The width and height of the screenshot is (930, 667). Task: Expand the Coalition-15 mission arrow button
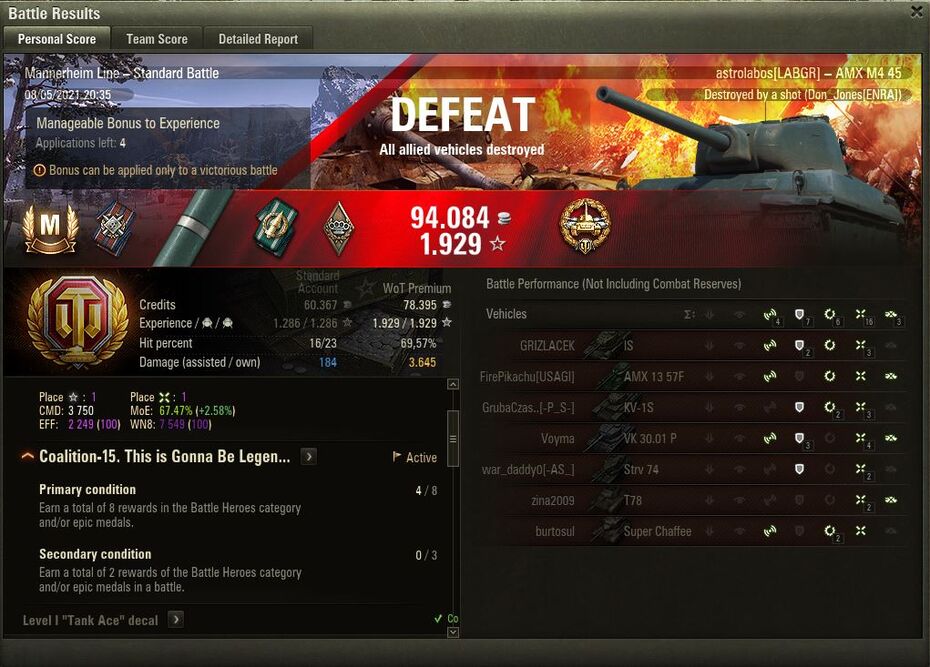tap(309, 457)
